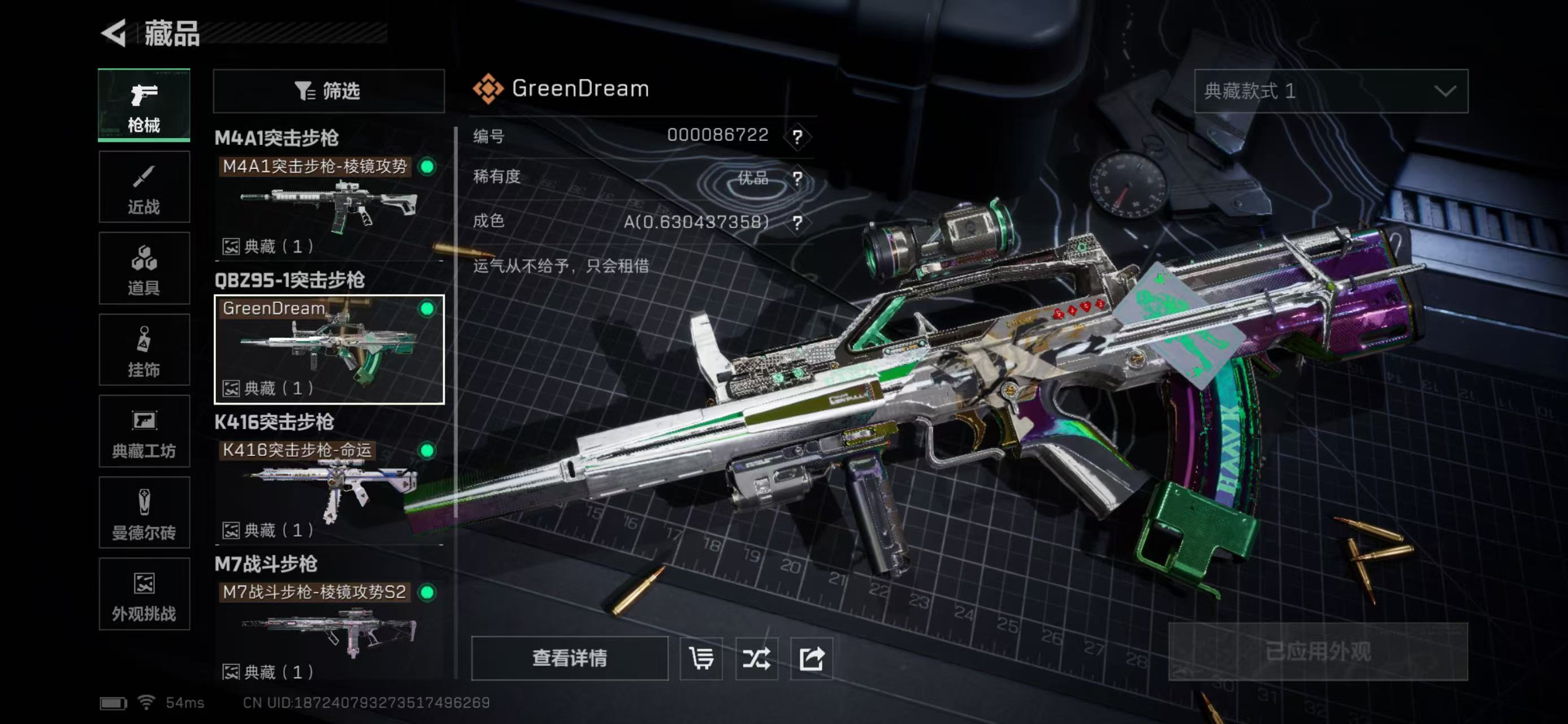1568x724 pixels.
Task: Open the 典藏工坊 workshop tab
Action: (144, 431)
